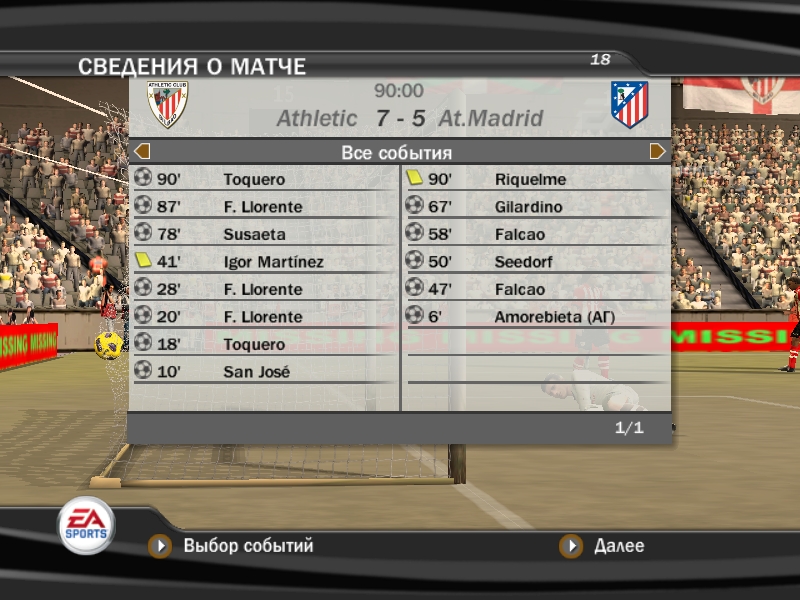Select Igor Martínez yellow card row
Screen dimensions: 800x600
(x=265, y=262)
